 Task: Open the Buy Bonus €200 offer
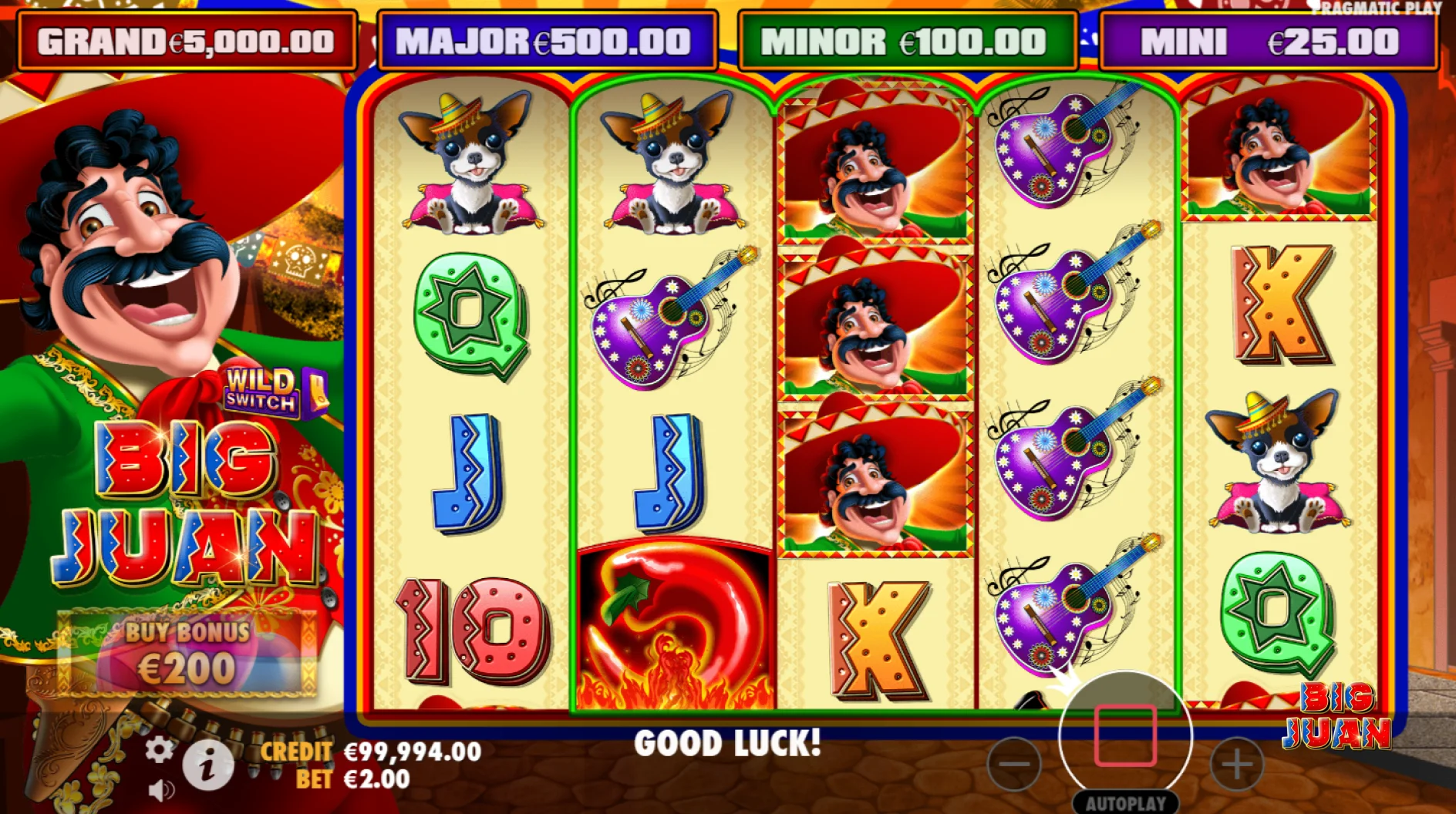tap(187, 653)
